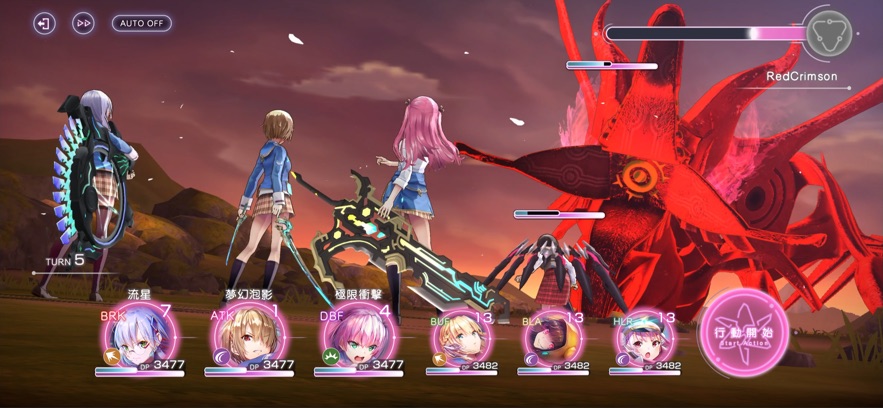Start the action with 行動開始 button
Image resolution: width=883 pixels, height=408 pixels.
click(x=744, y=333)
